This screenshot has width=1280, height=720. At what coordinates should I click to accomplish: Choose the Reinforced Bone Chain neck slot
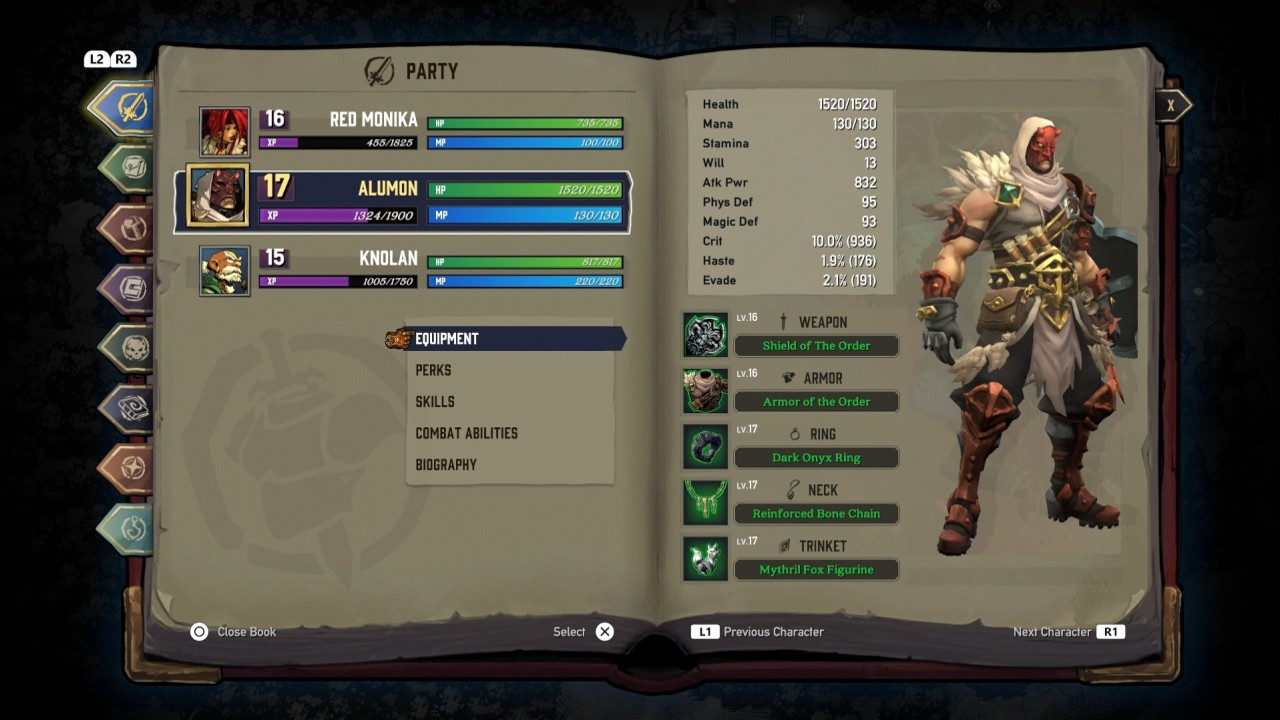click(816, 514)
